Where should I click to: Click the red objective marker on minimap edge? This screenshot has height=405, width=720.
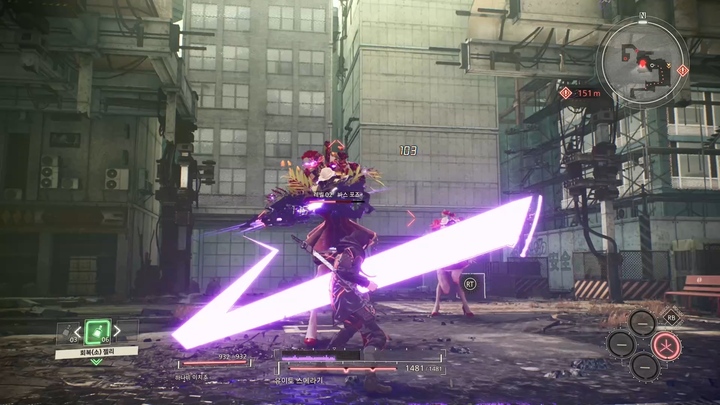point(683,70)
